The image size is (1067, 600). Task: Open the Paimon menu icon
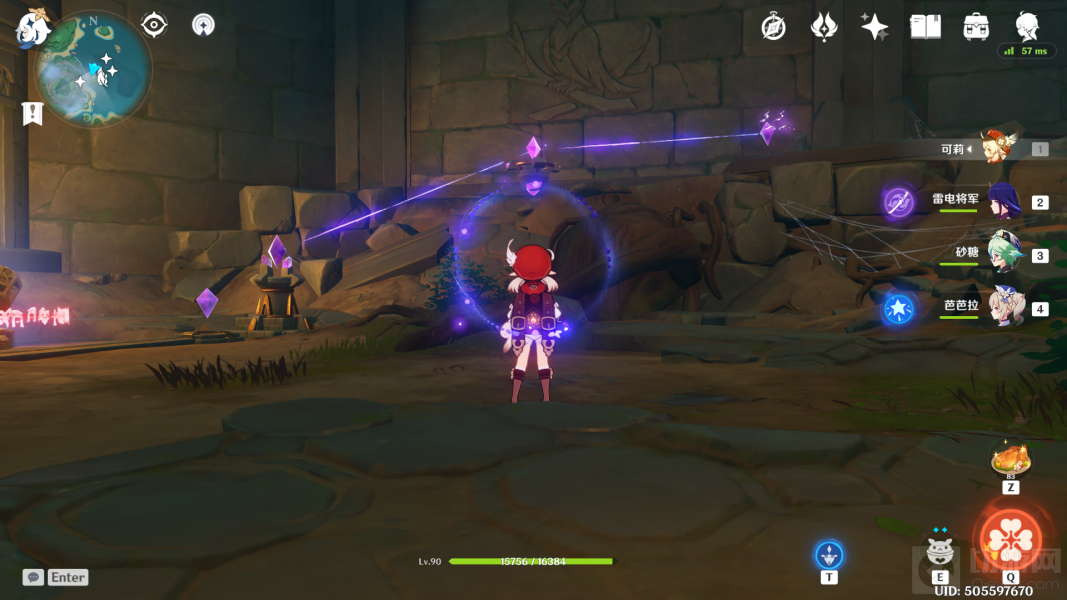click(x=33, y=28)
